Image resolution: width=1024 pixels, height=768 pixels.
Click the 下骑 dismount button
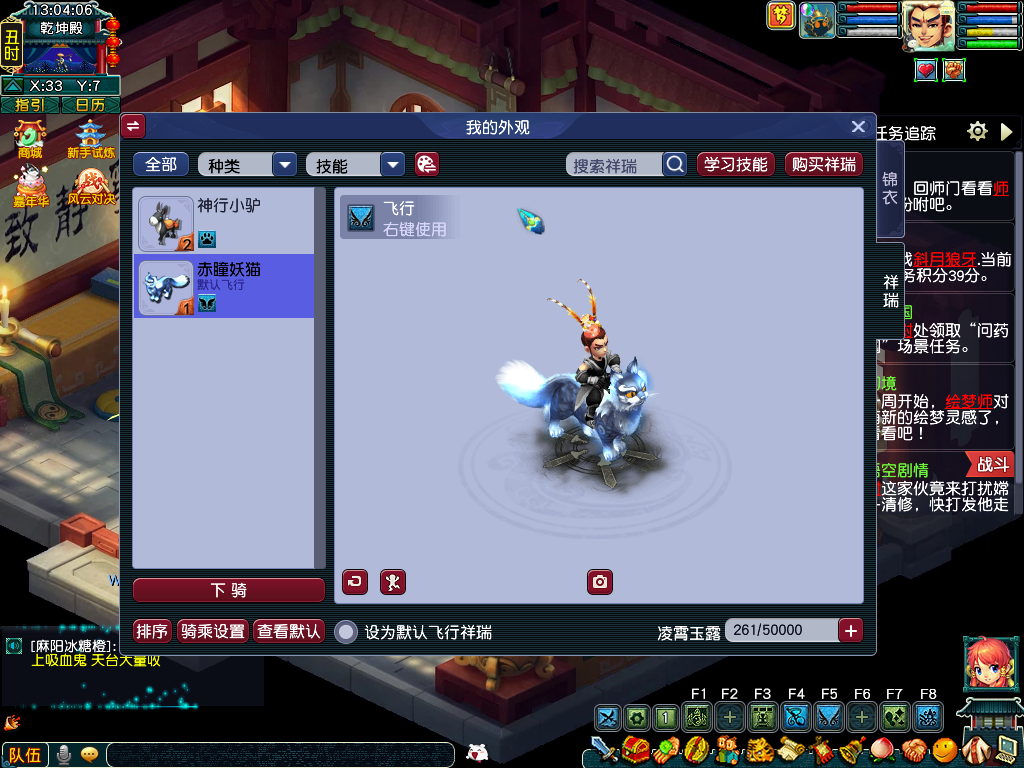[x=229, y=590]
